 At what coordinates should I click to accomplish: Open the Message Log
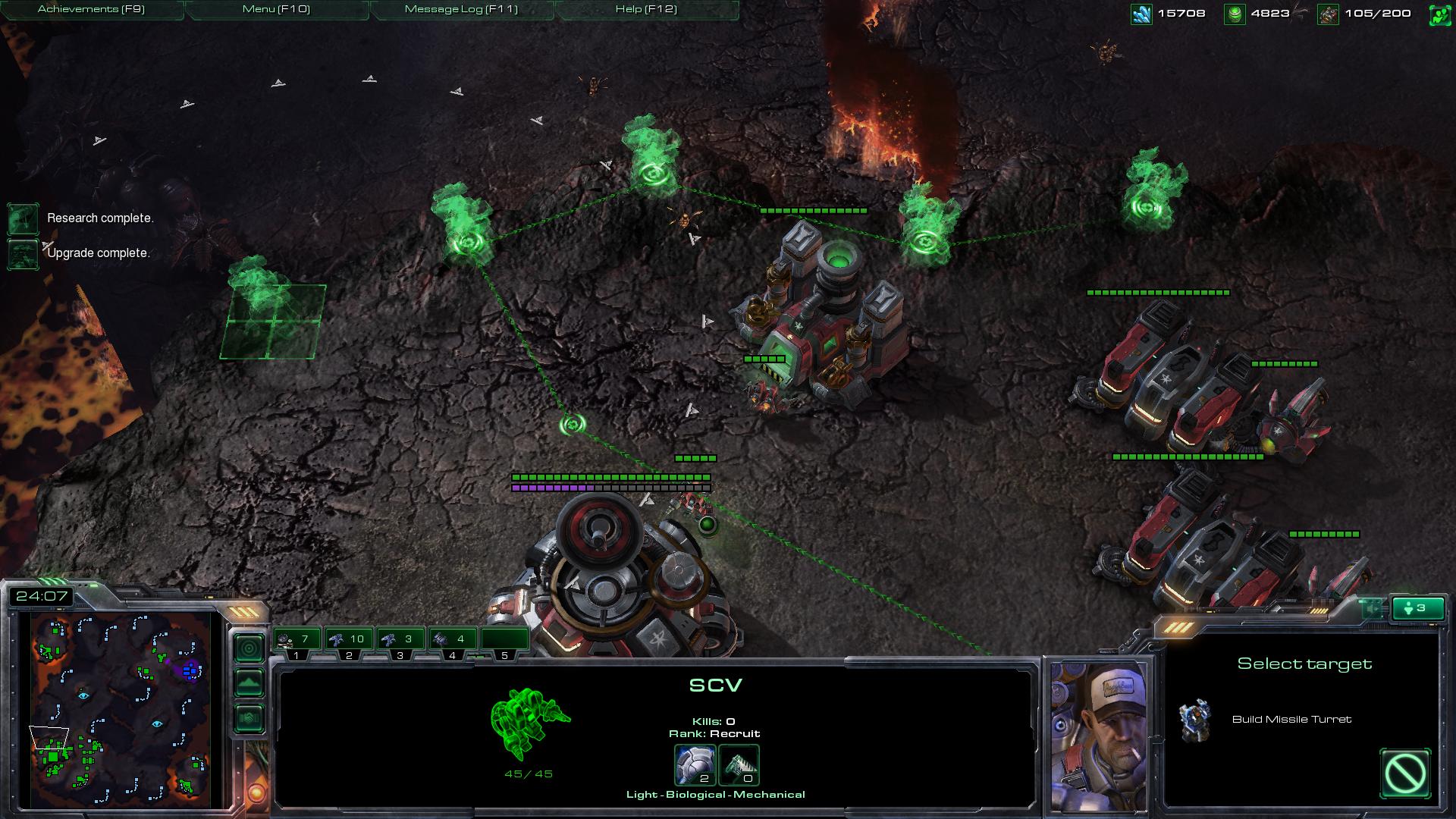pos(461,9)
